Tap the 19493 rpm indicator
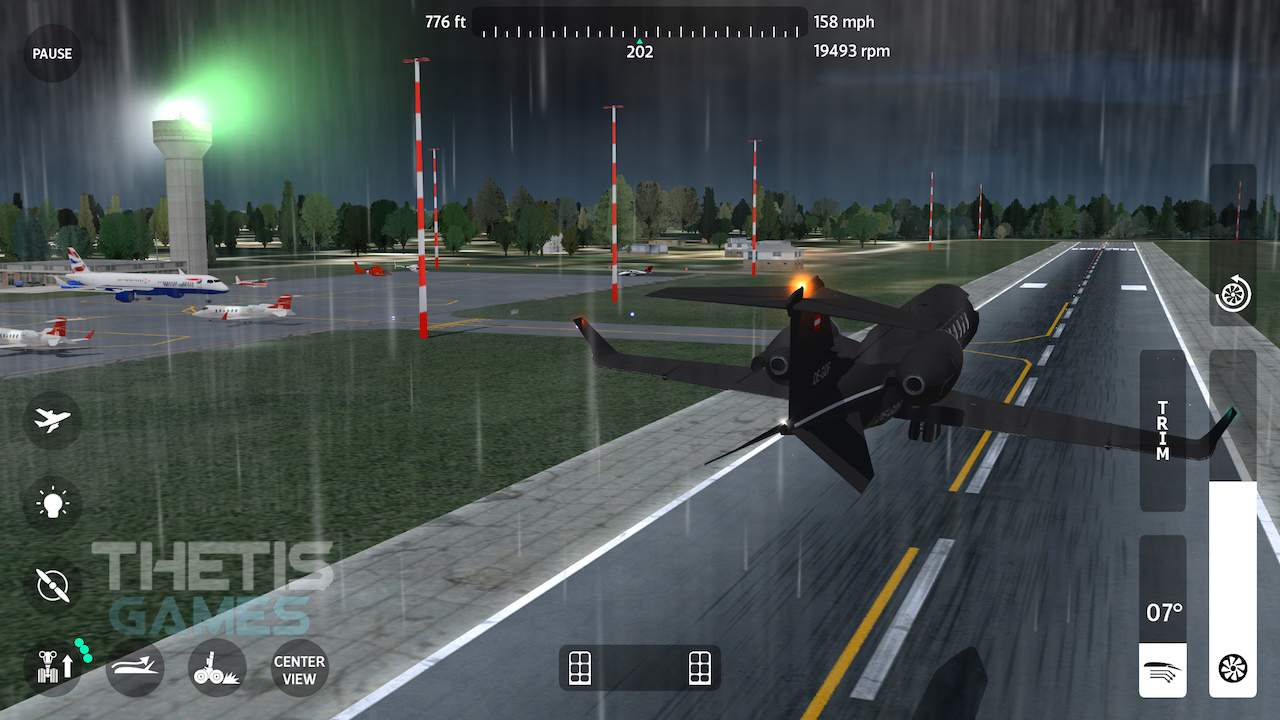The width and height of the screenshot is (1280, 720). tap(852, 50)
